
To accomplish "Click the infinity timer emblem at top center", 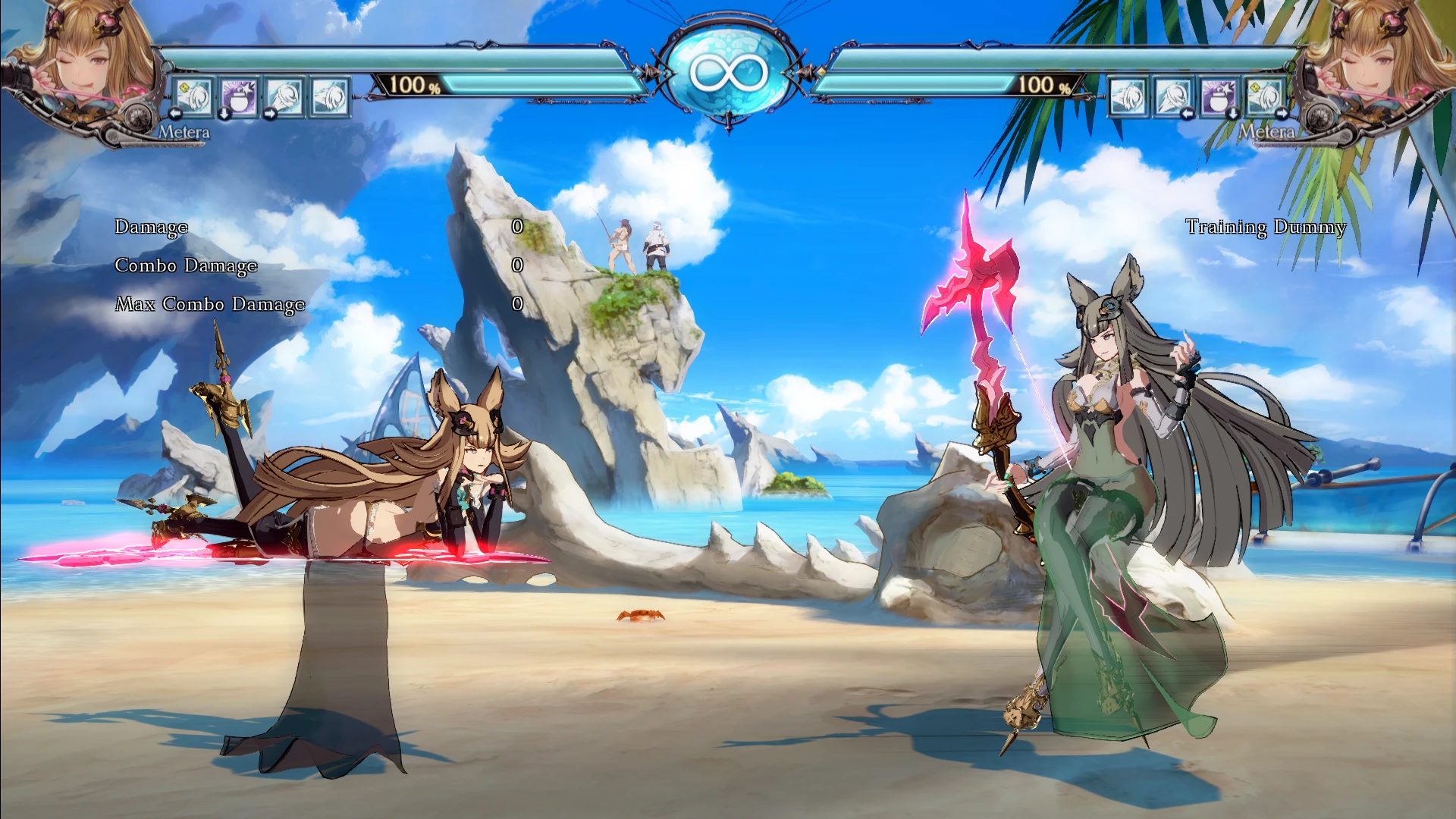I will (x=728, y=72).
